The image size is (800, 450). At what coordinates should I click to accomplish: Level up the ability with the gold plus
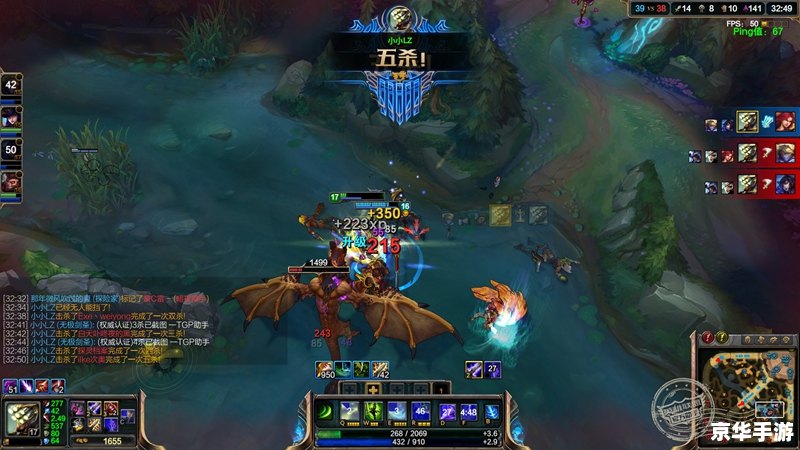[373, 388]
